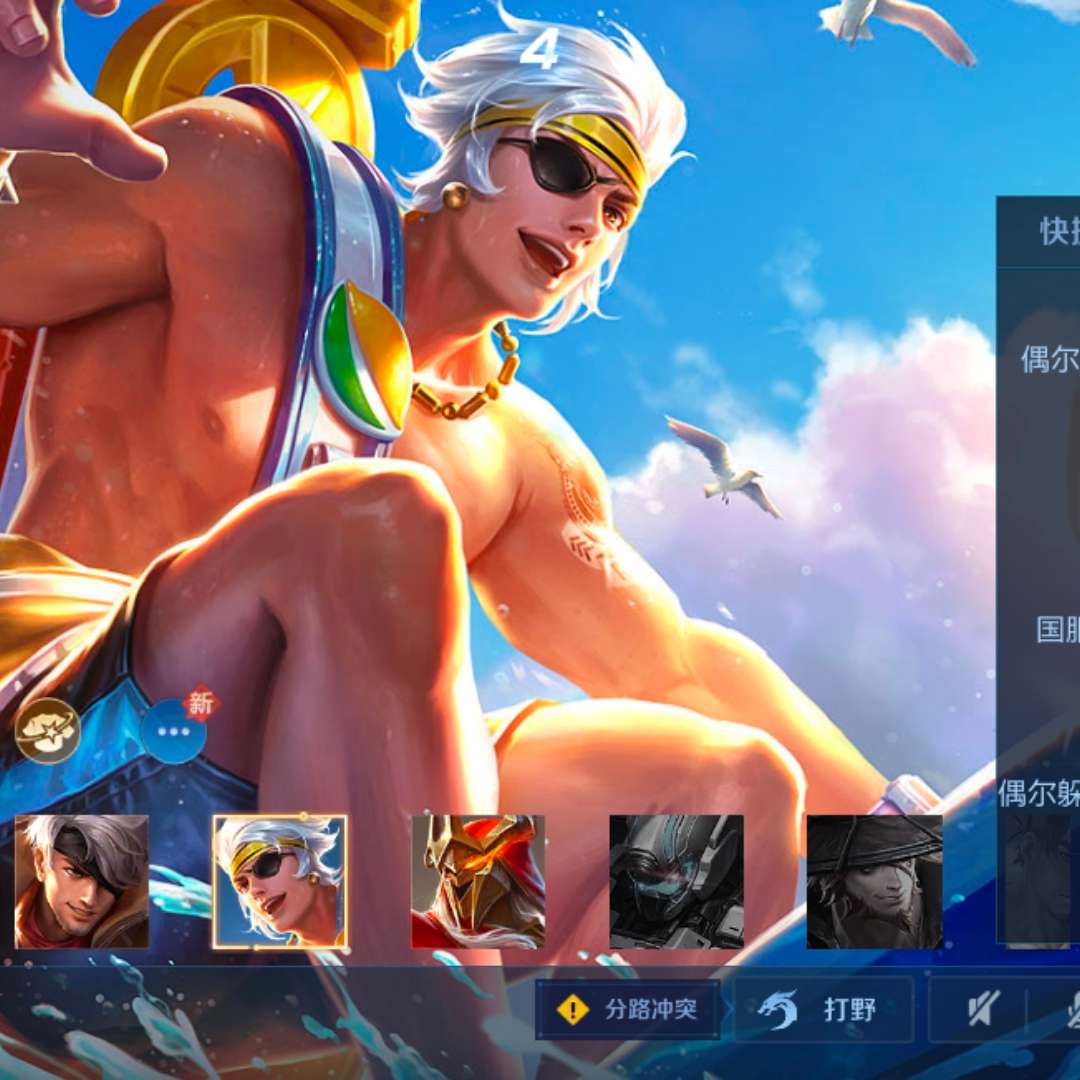
Task: Choose the highlighted sunglasses hero portrait
Action: (280, 881)
